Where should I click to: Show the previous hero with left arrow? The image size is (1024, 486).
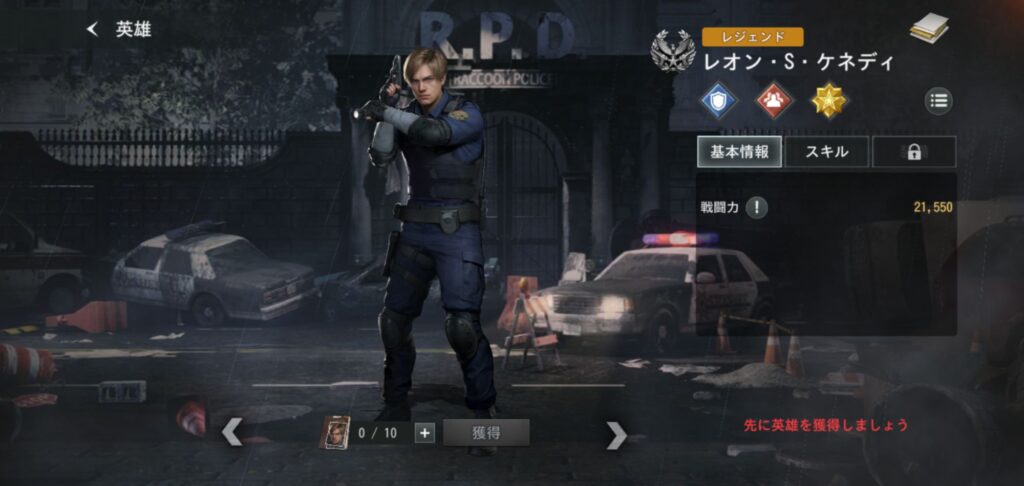coord(231,433)
